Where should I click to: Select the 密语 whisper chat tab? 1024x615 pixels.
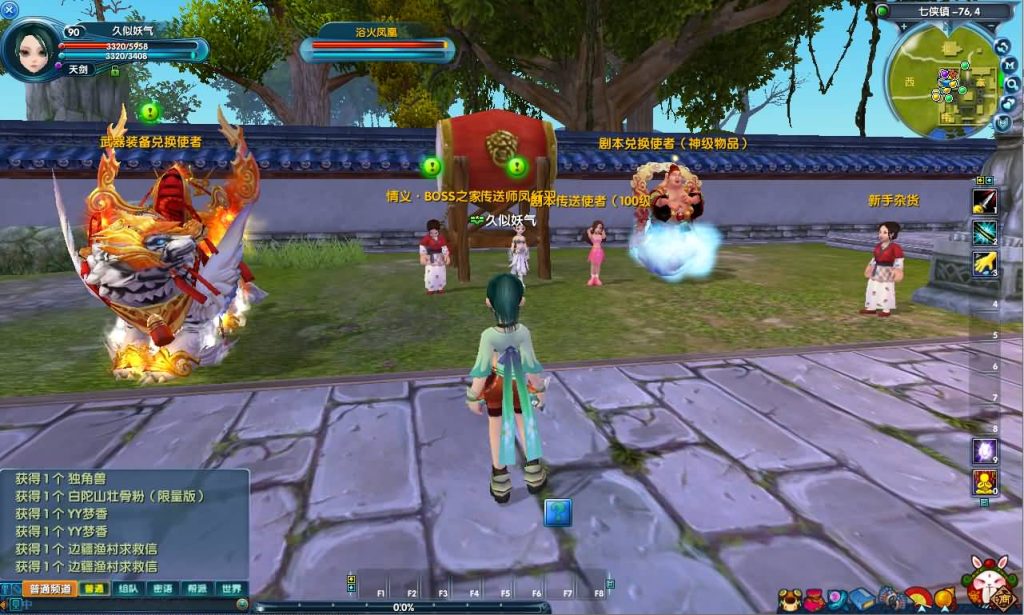coord(162,589)
